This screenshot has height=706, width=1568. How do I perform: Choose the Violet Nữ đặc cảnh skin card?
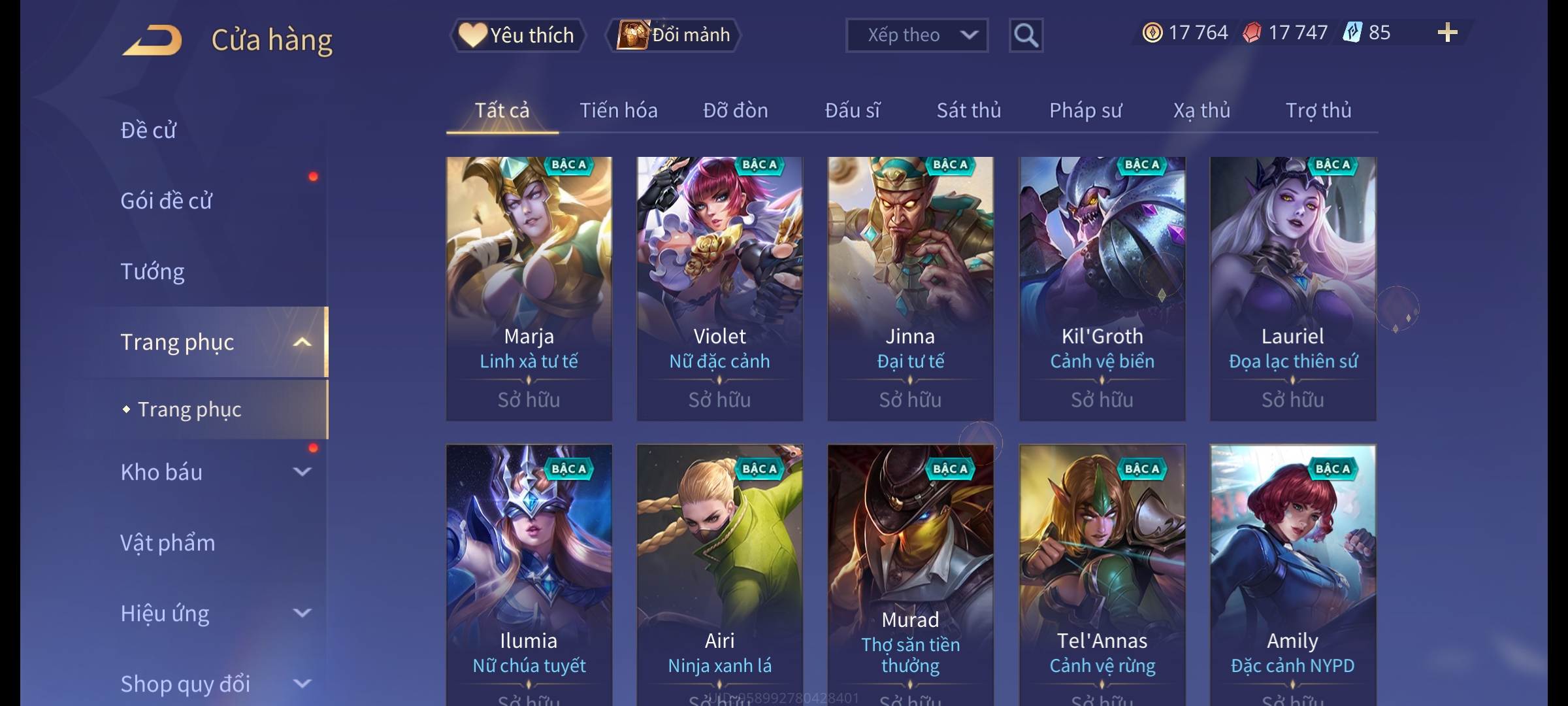[x=719, y=288]
